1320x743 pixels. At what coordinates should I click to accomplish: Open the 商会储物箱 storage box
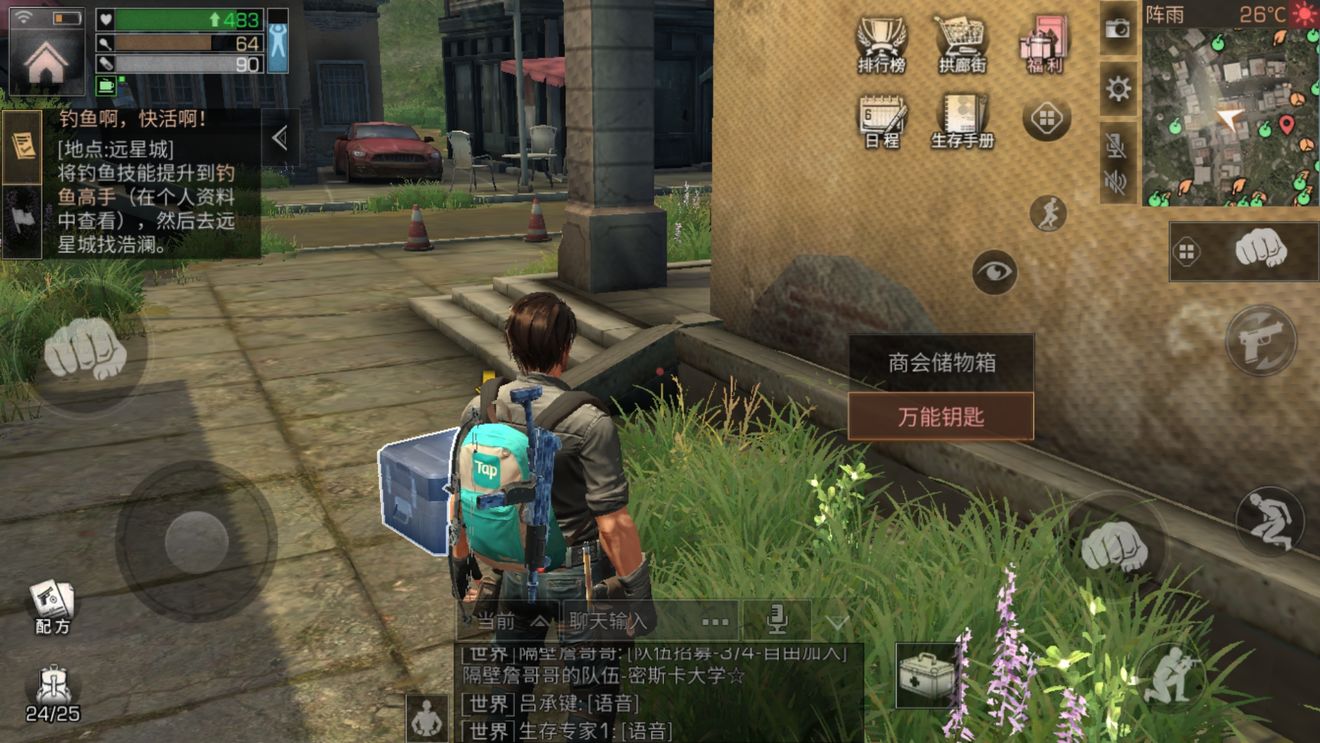(941, 362)
